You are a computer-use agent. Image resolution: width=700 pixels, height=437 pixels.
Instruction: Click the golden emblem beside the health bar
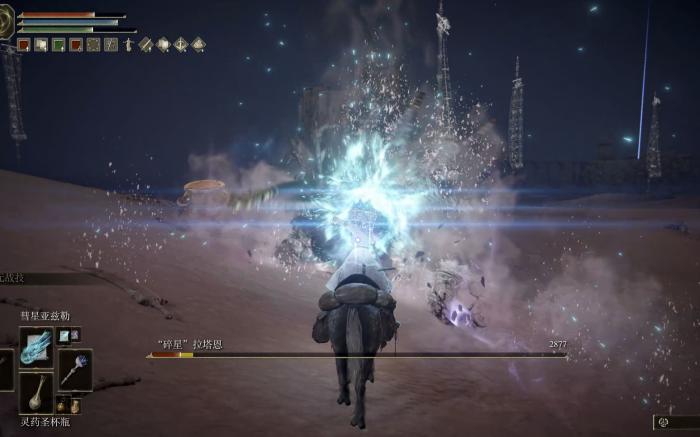[8, 23]
